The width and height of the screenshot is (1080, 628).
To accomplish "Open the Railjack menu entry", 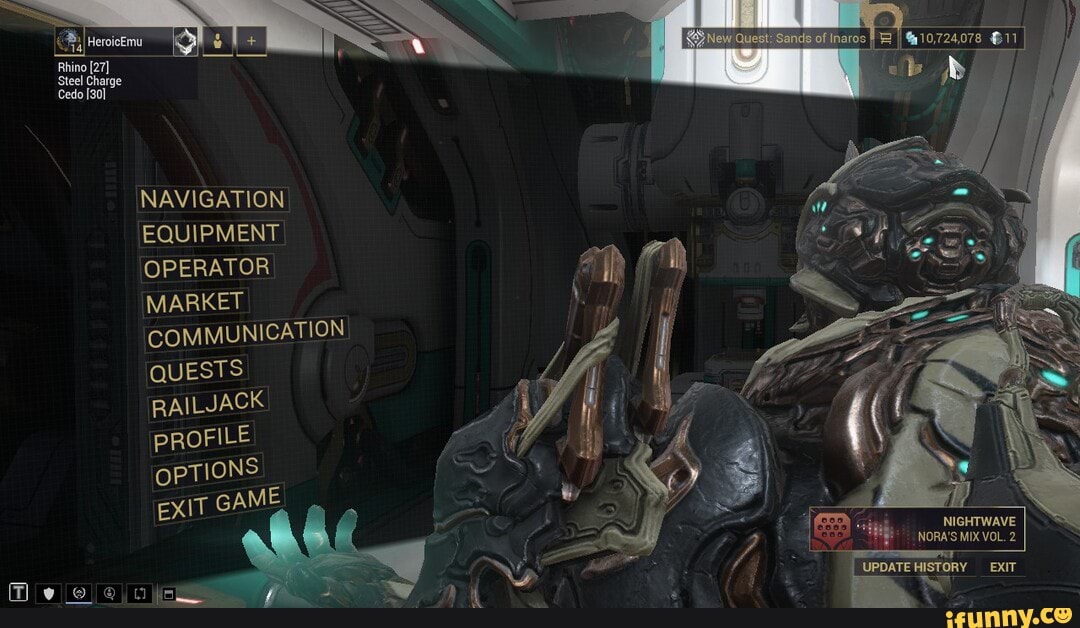I will (208, 404).
